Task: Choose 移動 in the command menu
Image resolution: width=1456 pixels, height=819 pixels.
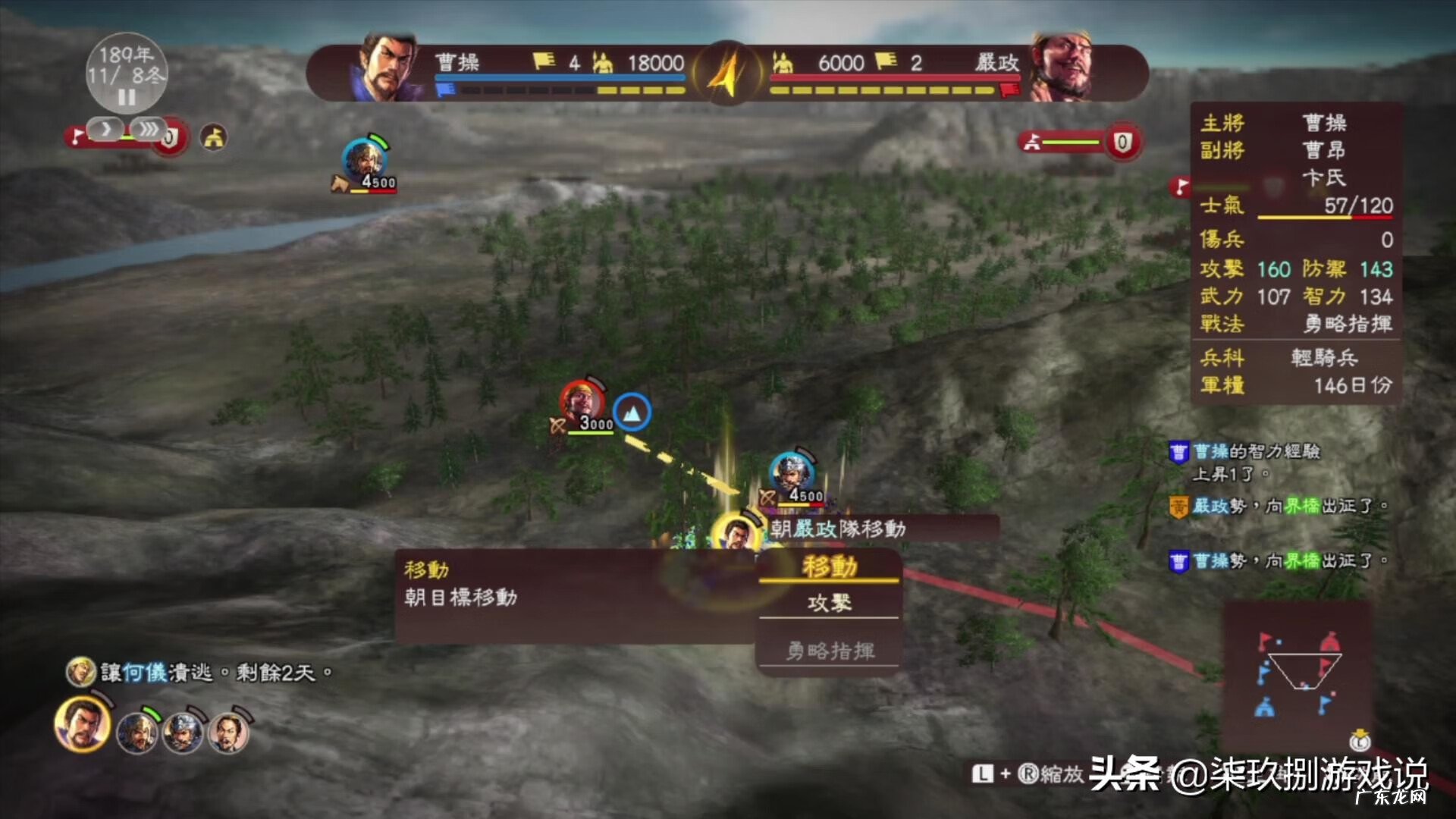Action: (x=829, y=566)
